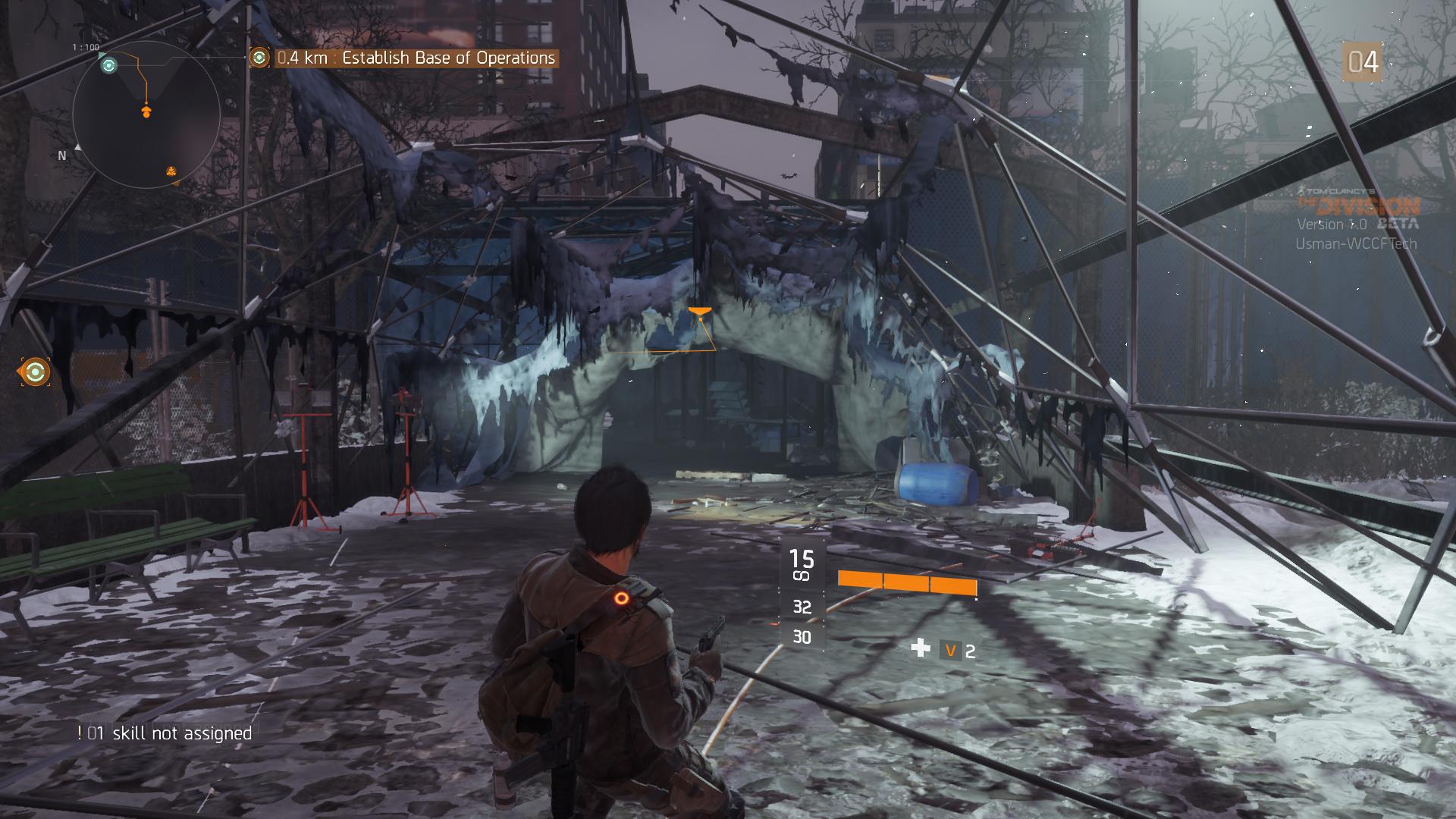Click the orange contaminated marker on minimap
The height and width of the screenshot is (819, 1456).
(172, 171)
